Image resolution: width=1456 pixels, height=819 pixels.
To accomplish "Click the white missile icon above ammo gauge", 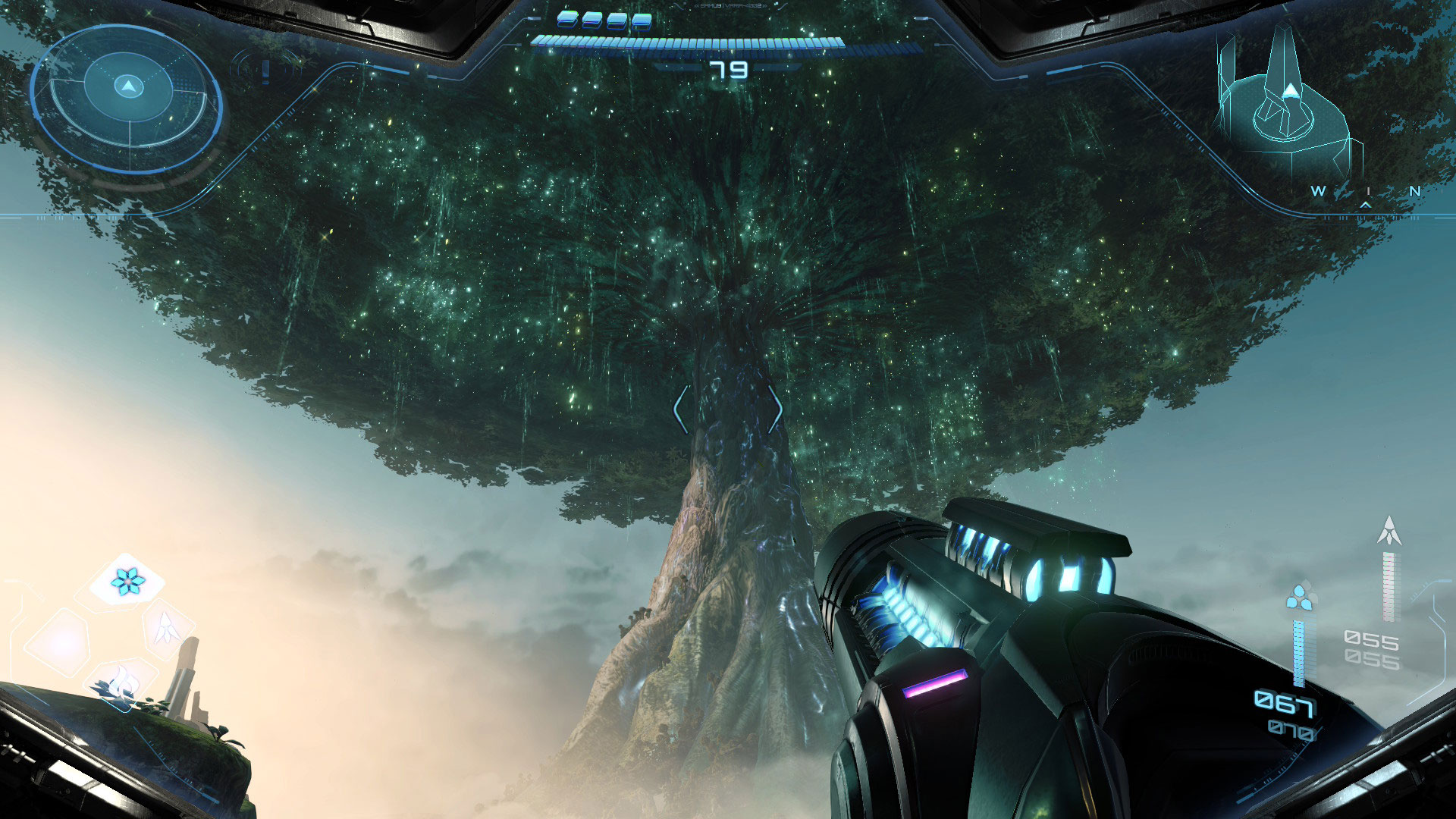I will pyautogui.click(x=1389, y=531).
